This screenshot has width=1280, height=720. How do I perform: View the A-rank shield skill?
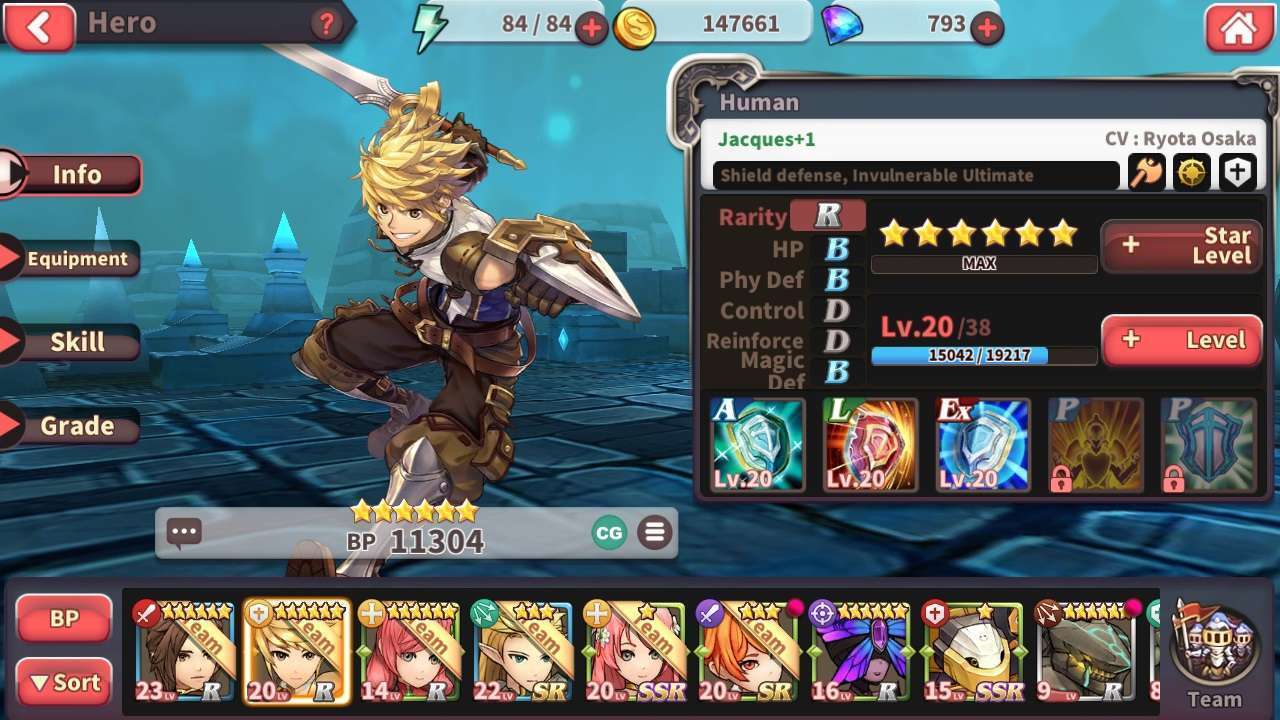pos(757,445)
